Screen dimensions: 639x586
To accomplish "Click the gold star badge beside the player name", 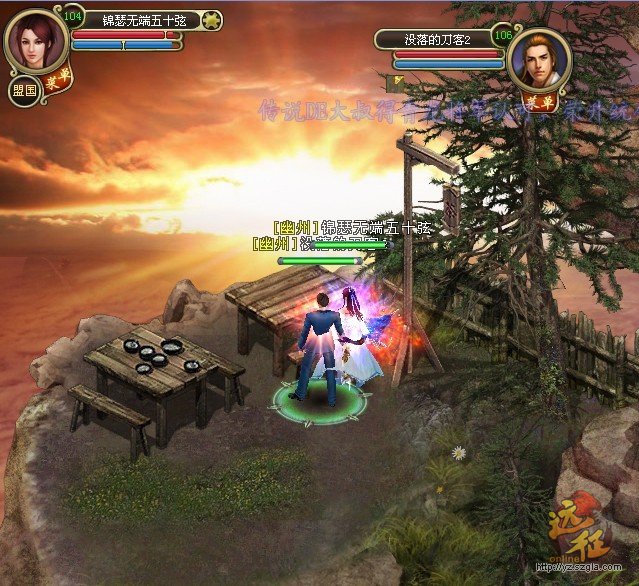I will [211, 19].
